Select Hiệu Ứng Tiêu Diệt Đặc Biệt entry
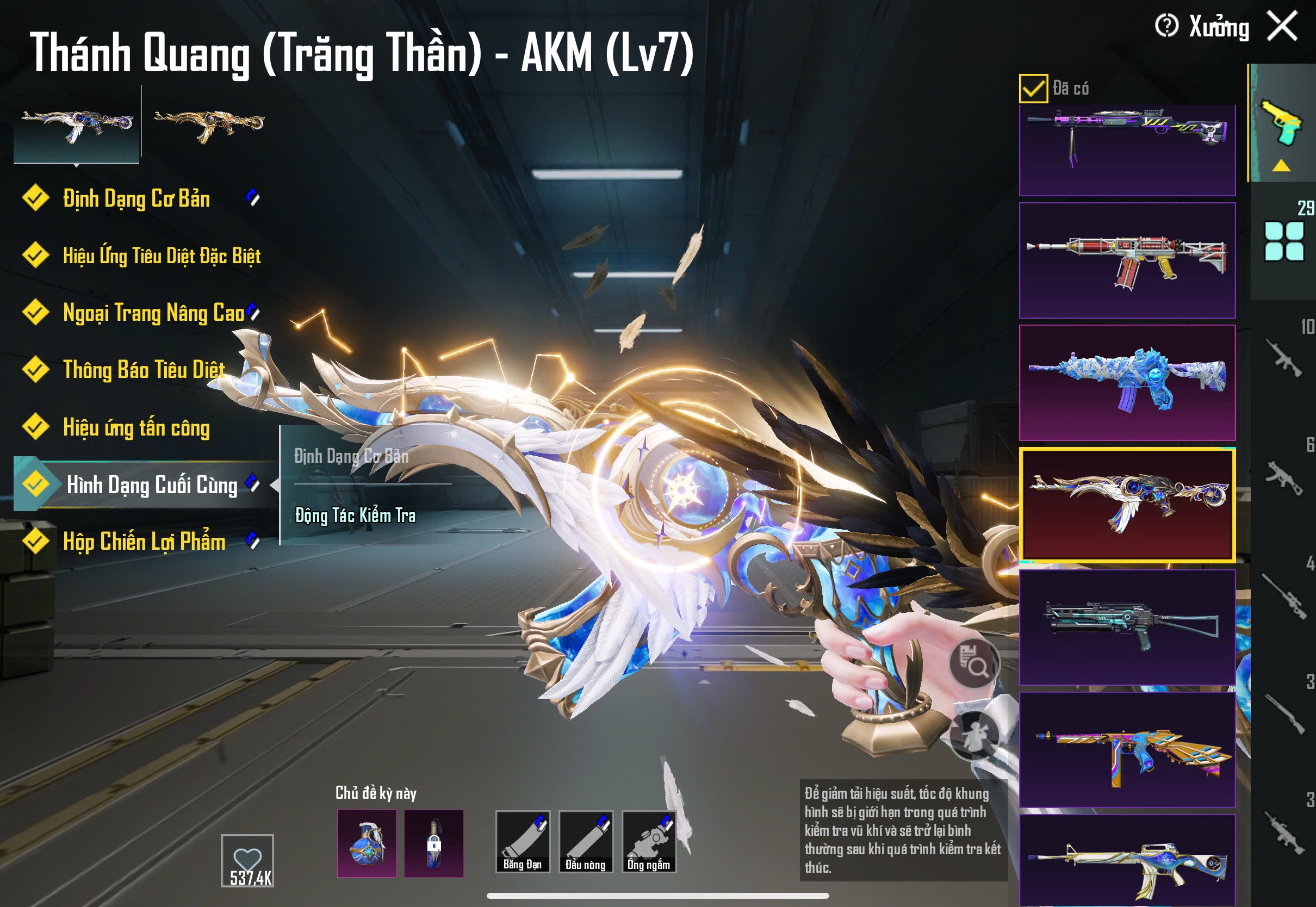The height and width of the screenshot is (907, 1316). [x=162, y=256]
